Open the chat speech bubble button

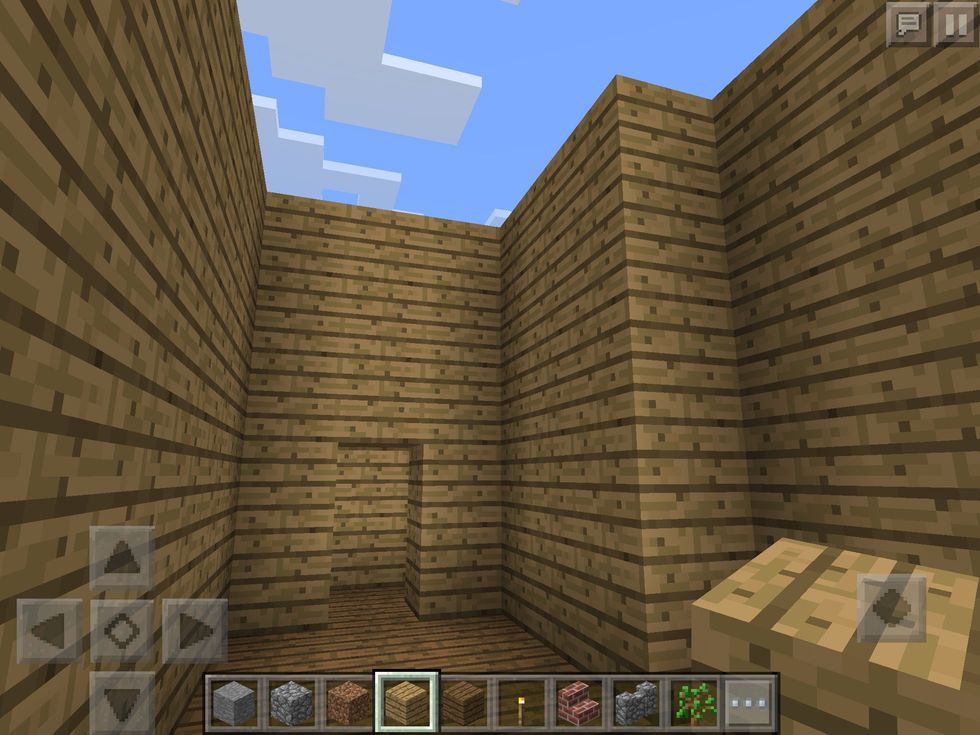pyautogui.click(x=907, y=25)
